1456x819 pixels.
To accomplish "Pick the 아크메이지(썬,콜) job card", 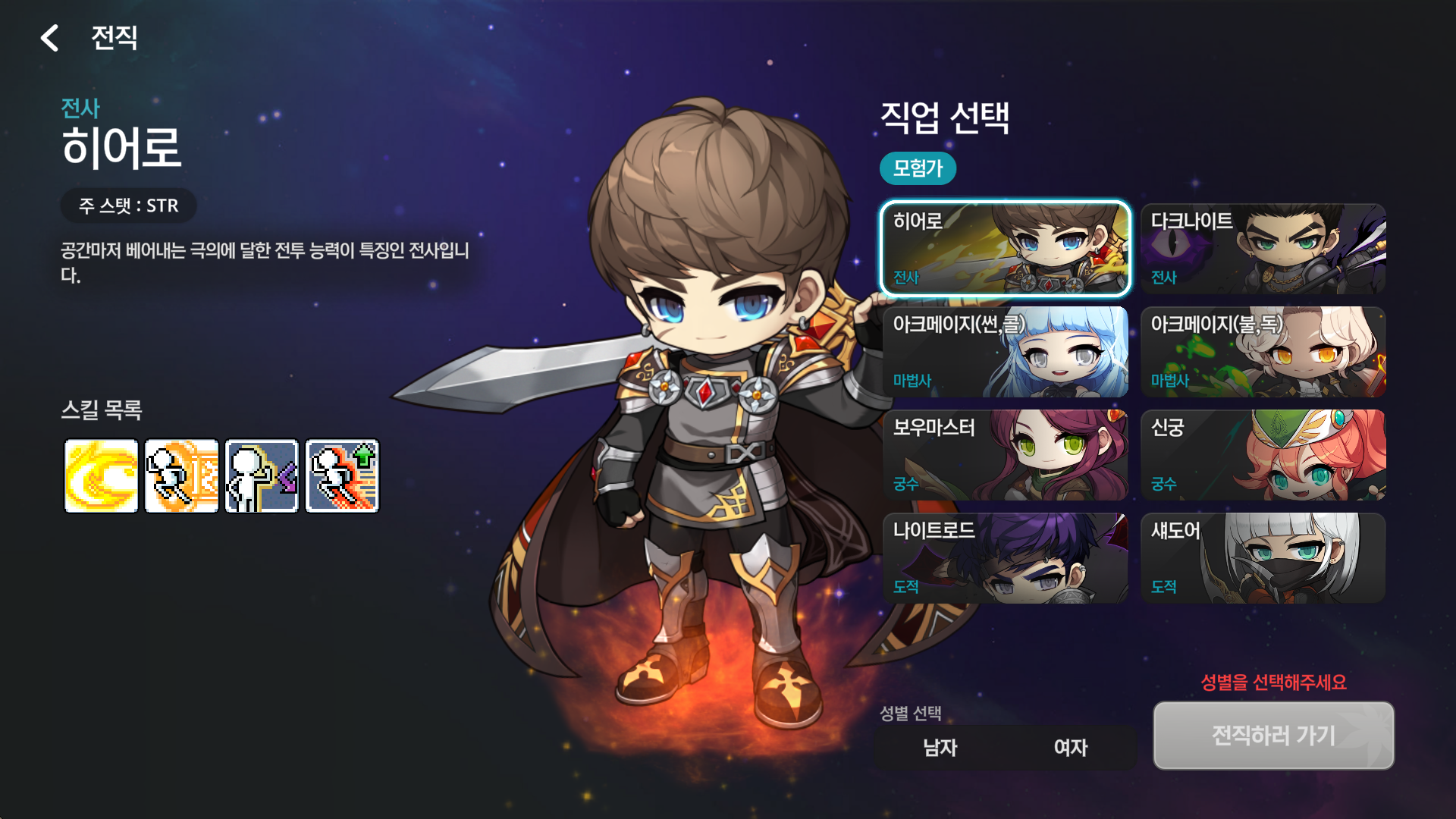I will (x=1005, y=351).
